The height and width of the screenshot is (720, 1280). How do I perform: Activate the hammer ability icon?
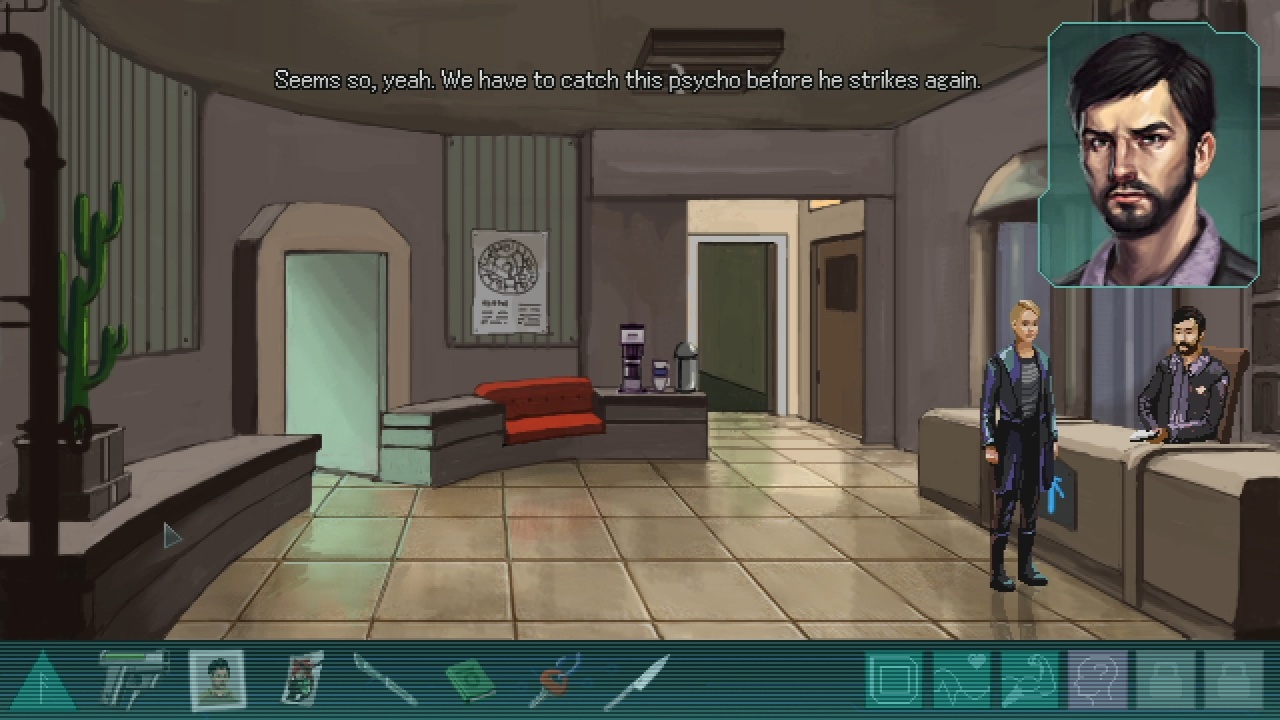click(x=1030, y=680)
